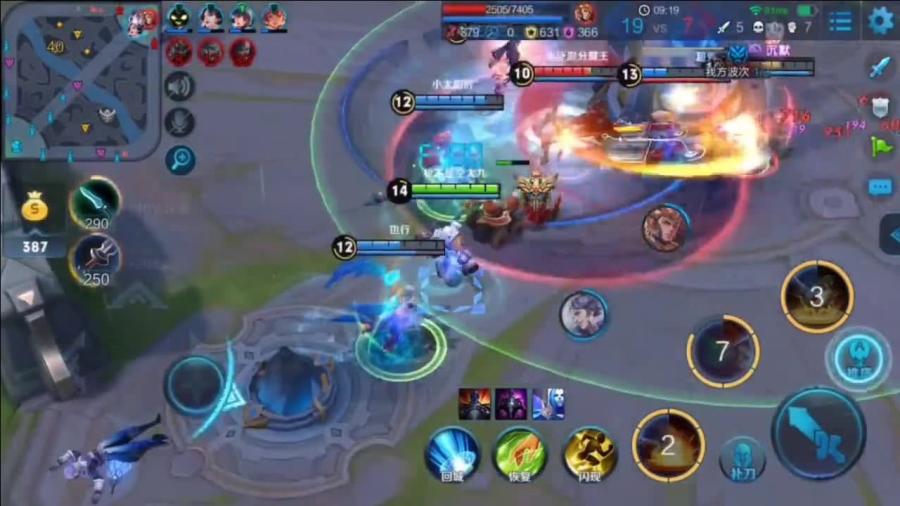Viewport: 900px width, 506px height.
Task: Open the blue chat bubble quick messages
Action: pyautogui.click(x=880, y=187)
